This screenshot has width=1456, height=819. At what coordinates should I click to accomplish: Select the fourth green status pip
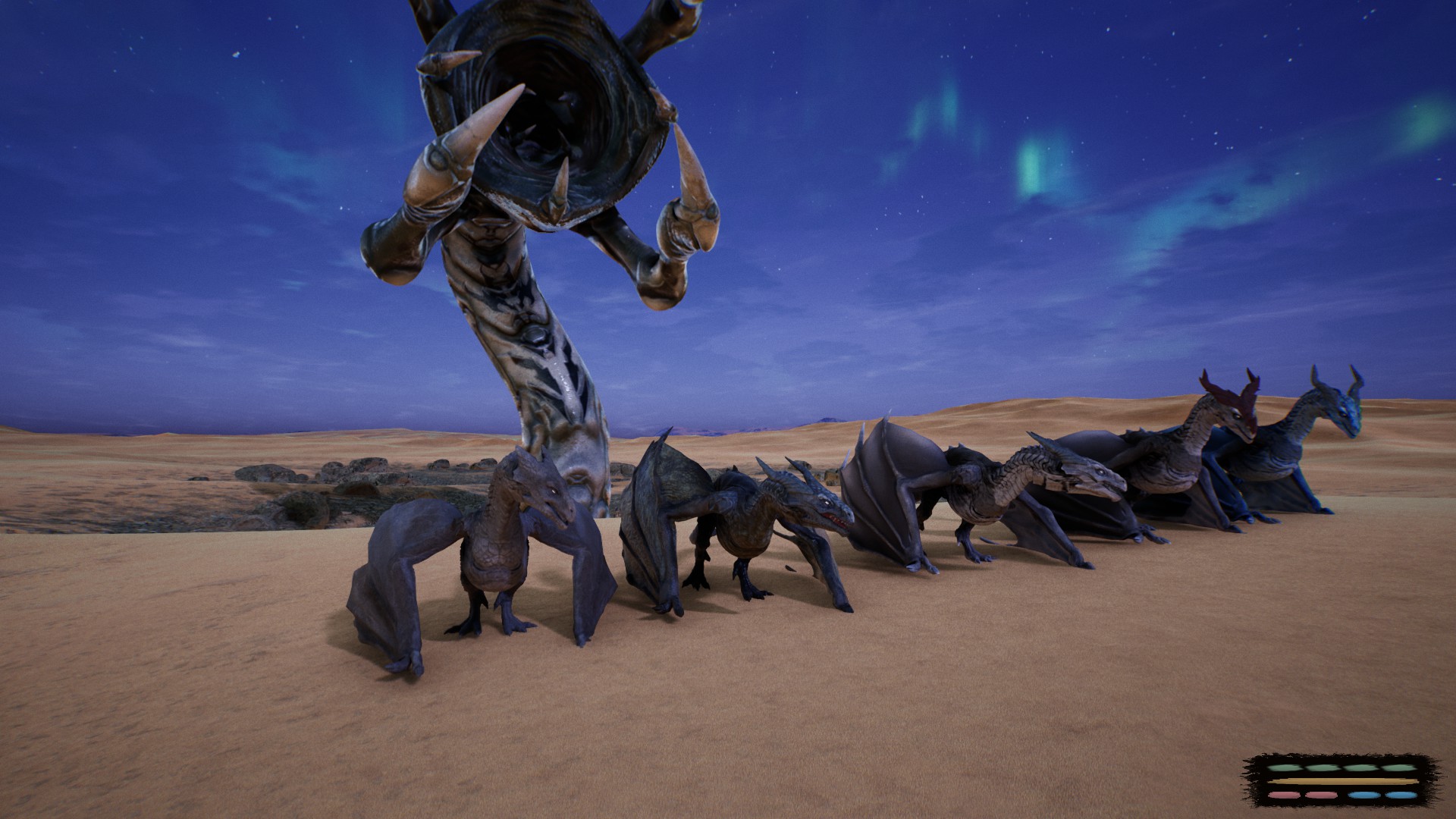click(1398, 768)
